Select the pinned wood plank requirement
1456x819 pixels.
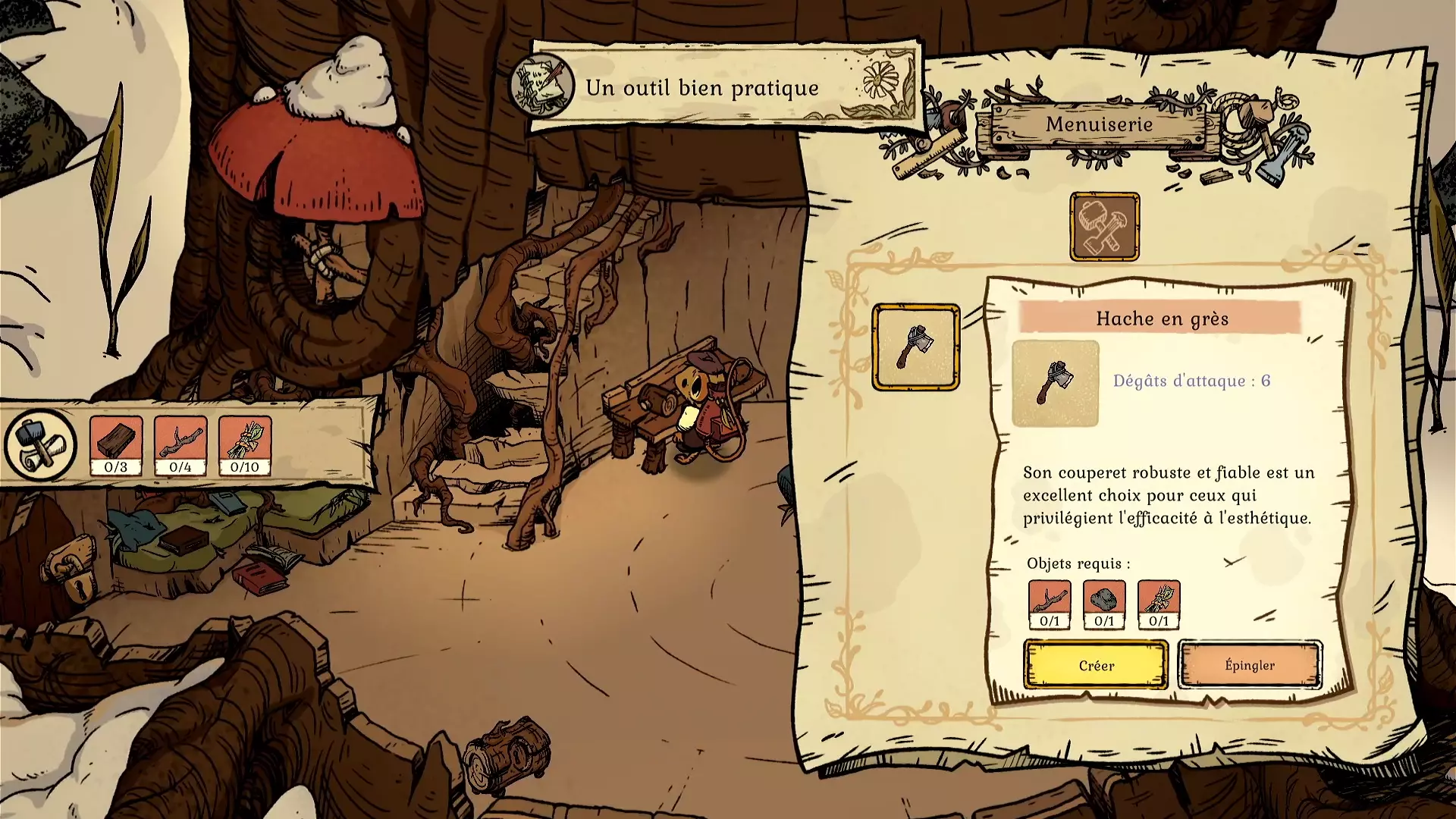point(116,446)
